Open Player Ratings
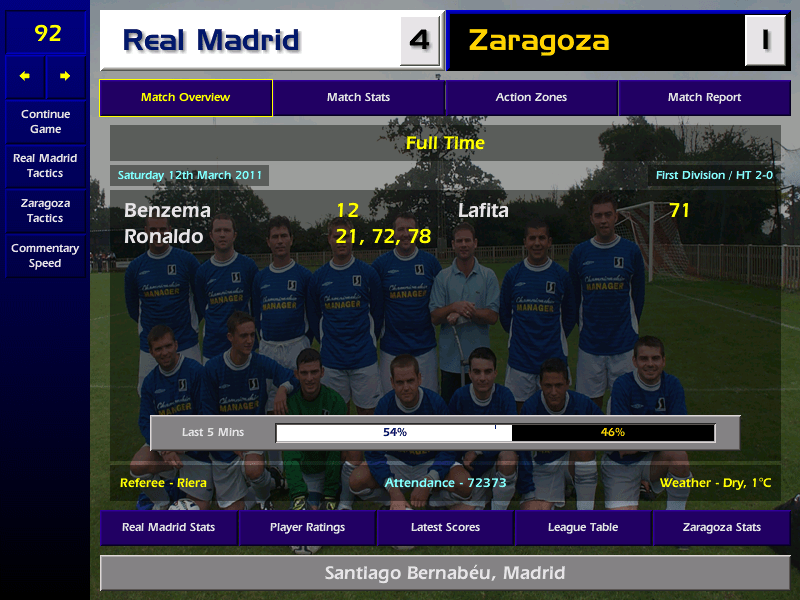This screenshot has width=800, height=600. (x=307, y=527)
